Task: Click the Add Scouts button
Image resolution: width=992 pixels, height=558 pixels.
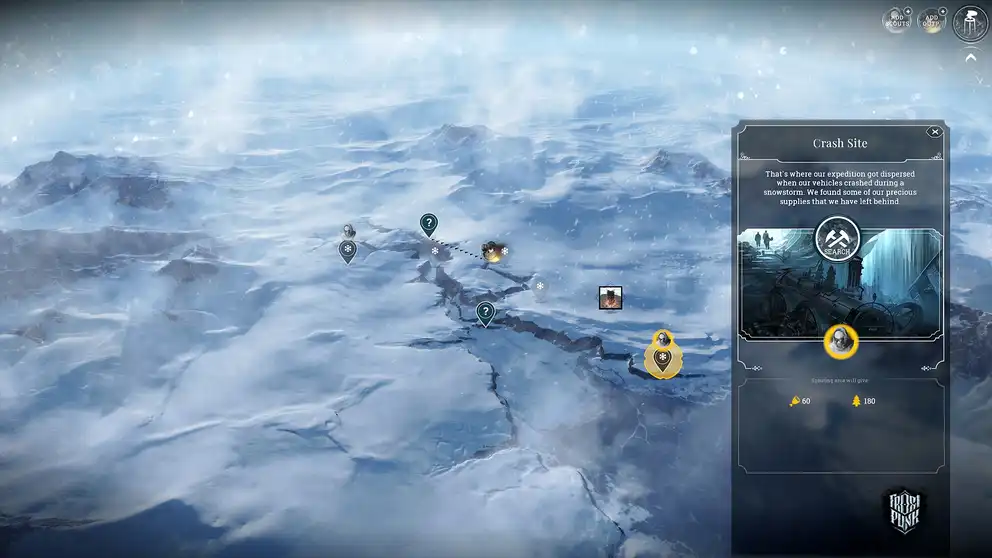Action: tap(896, 20)
